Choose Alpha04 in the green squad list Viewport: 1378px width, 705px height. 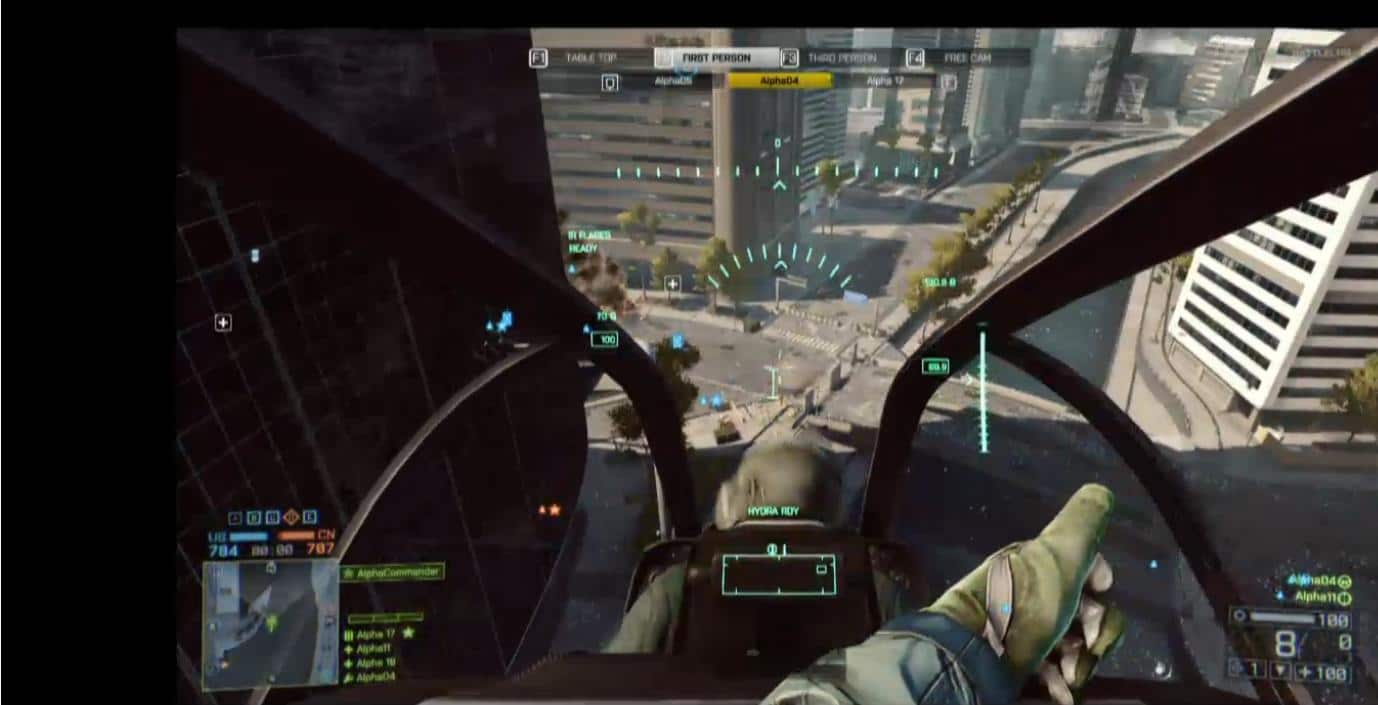tap(375, 677)
